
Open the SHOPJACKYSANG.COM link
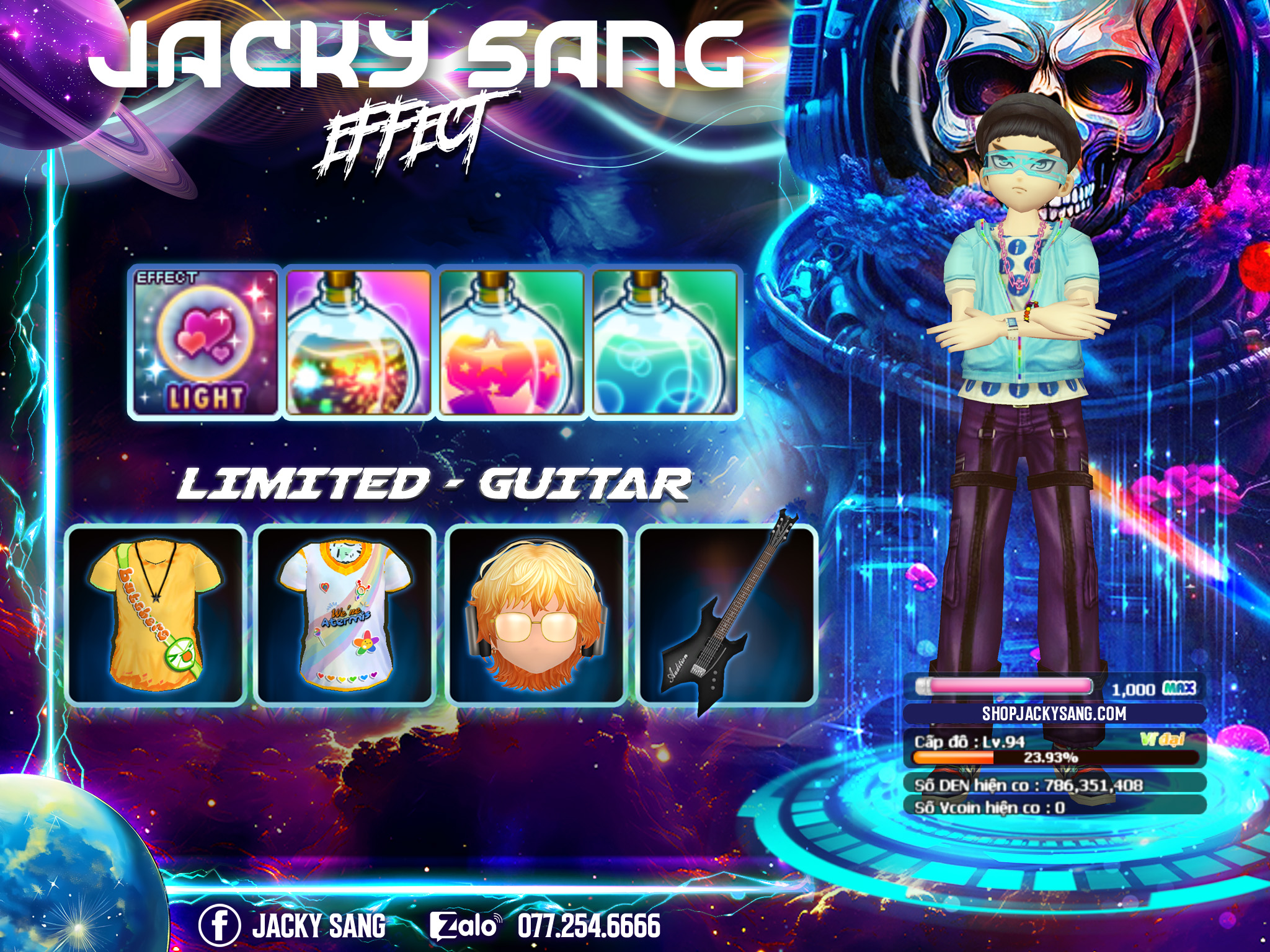pyautogui.click(x=1054, y=713)
